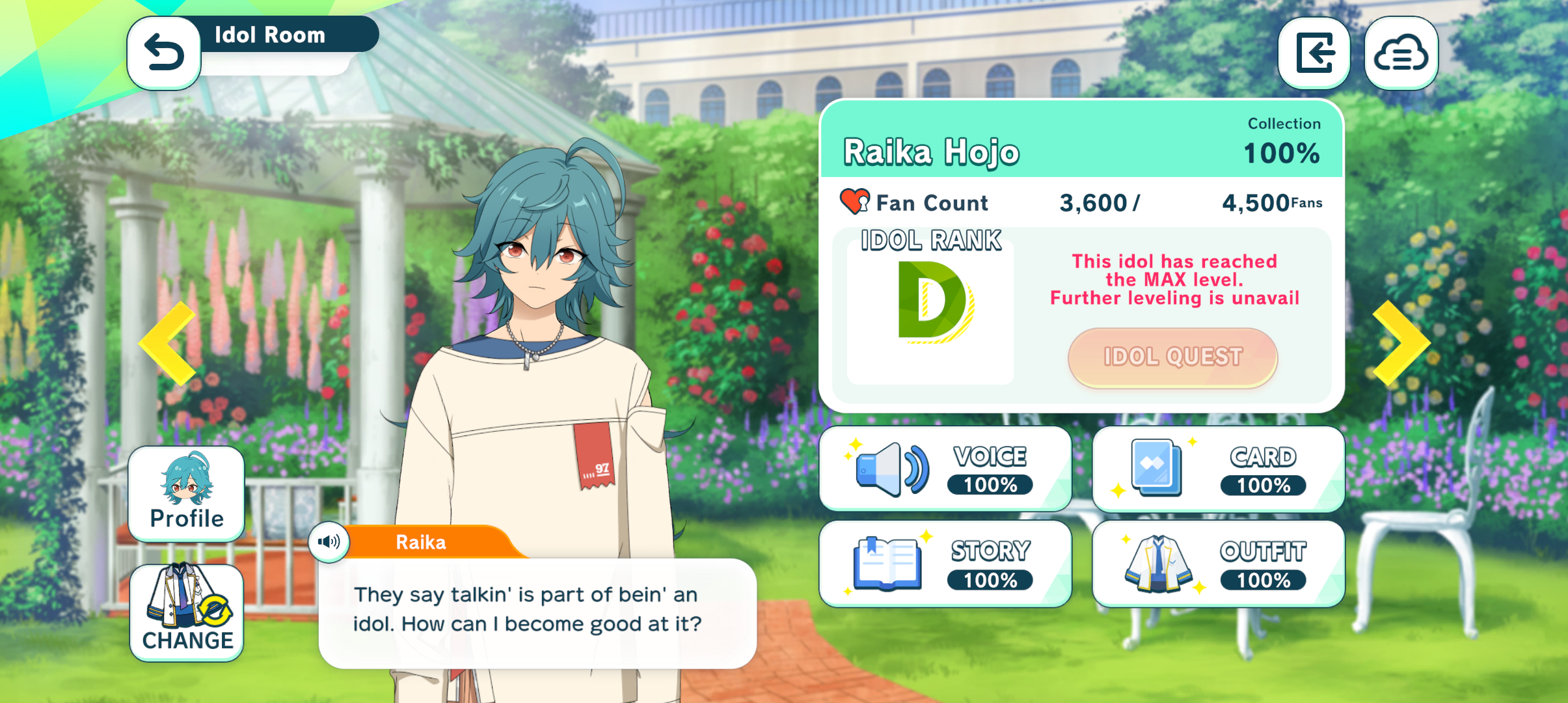The image size is (1568, 703).
Task: Browse the OUTFIT collection
Action: (x=1218, y=564)
